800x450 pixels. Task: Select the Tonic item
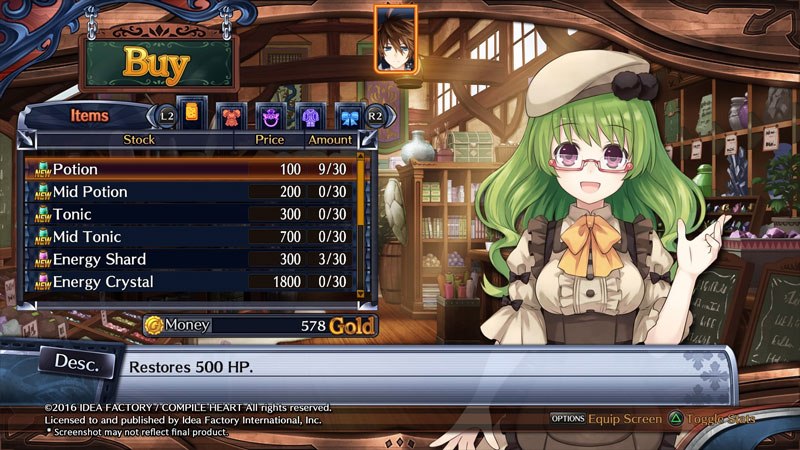click(x=190, y=214)
